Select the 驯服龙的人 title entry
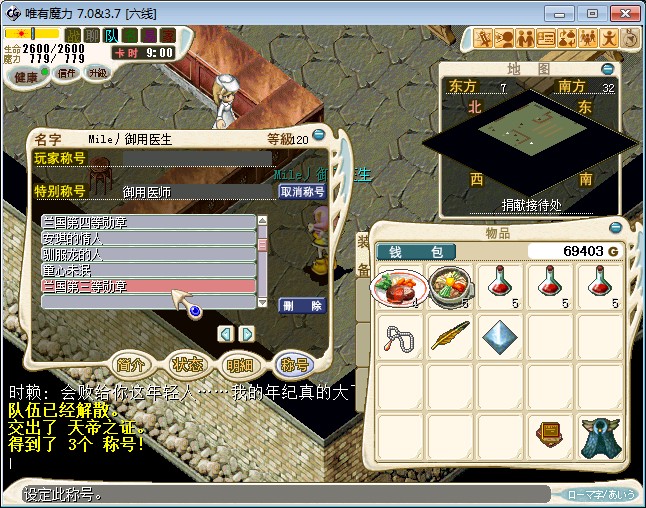Image resolution: width=646 pixels, height=508 pixels. pos(148,254)
